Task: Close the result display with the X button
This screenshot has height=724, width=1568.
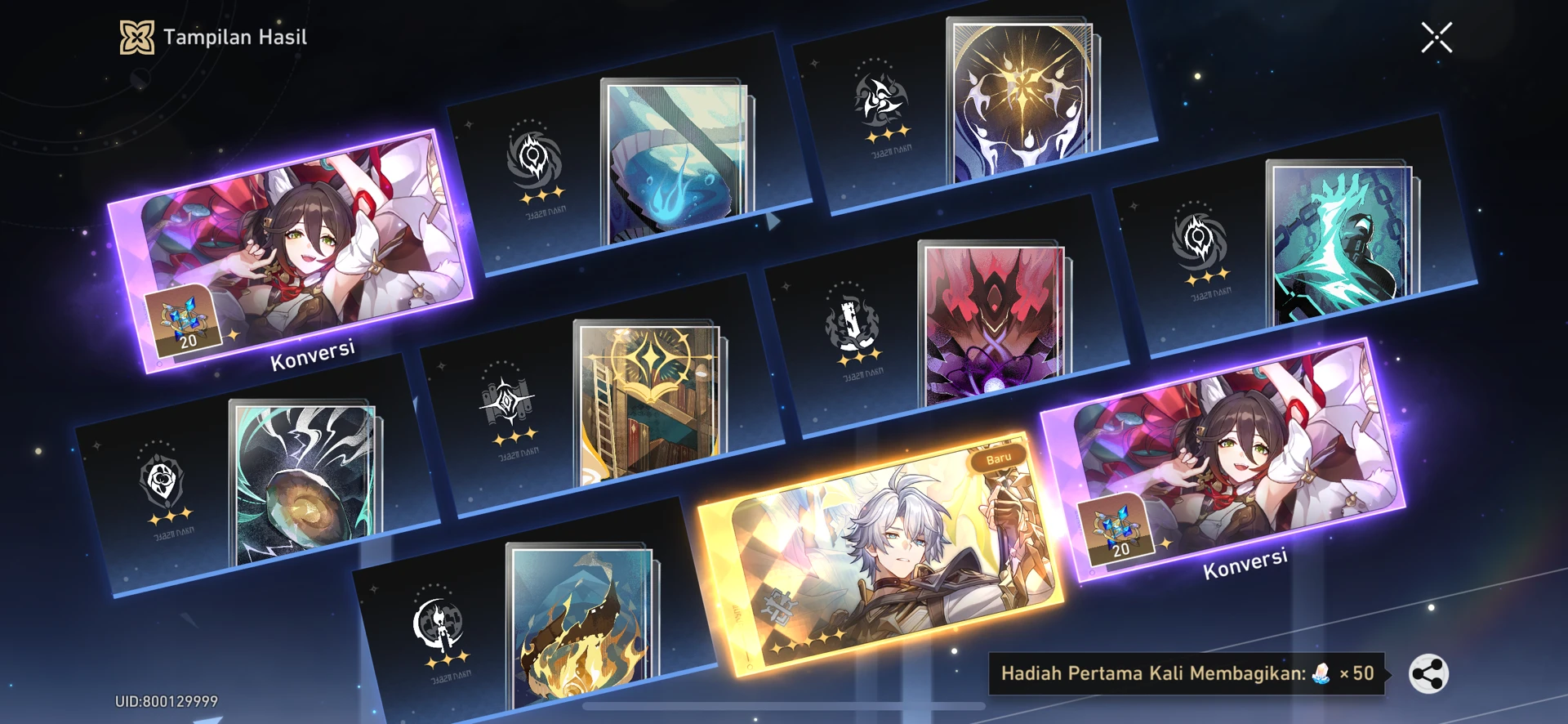Action: (1437, 36)
